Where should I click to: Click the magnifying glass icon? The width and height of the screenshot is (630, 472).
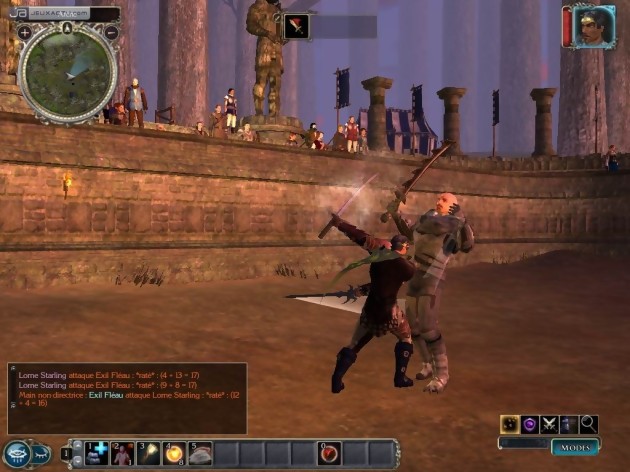coord(589,424)
